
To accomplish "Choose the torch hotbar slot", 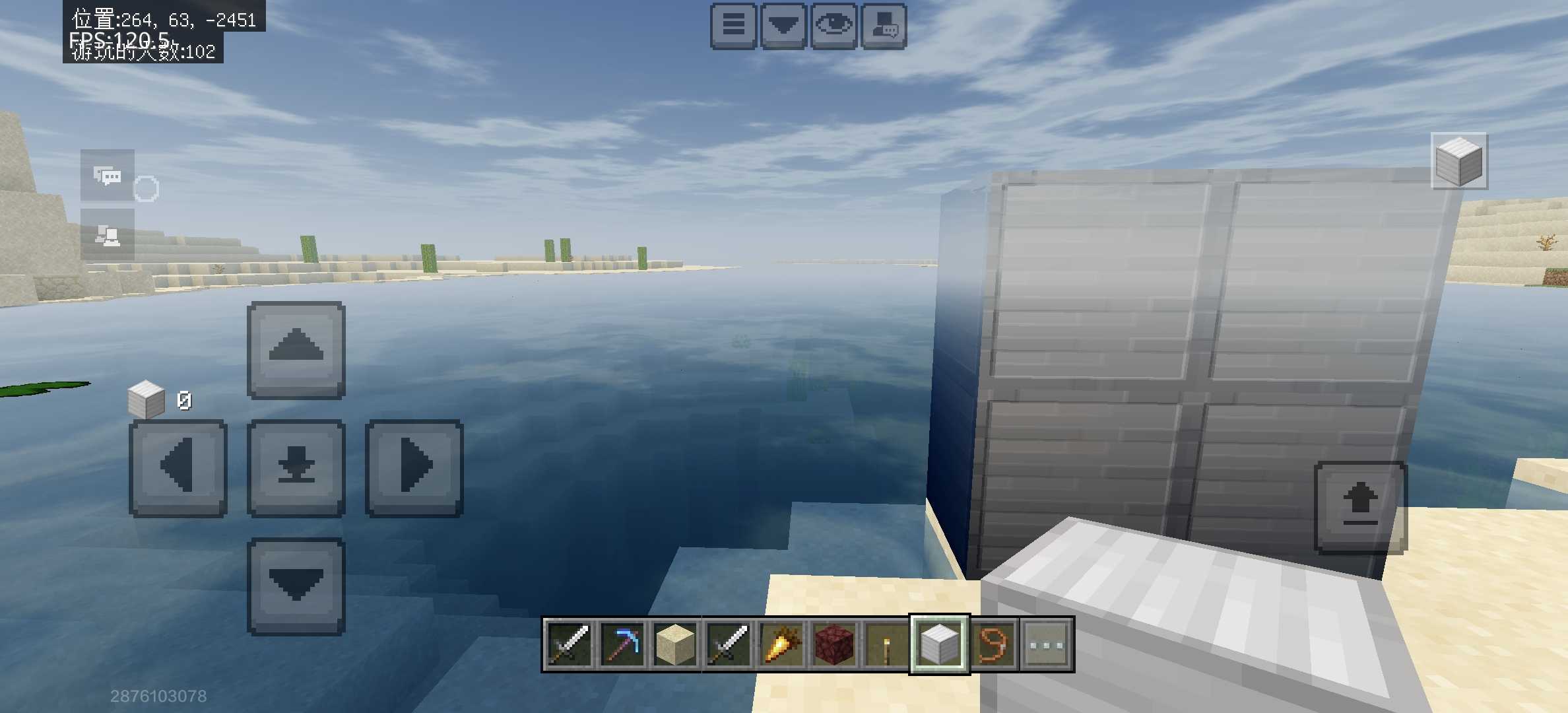I will (x=886, y=644).
